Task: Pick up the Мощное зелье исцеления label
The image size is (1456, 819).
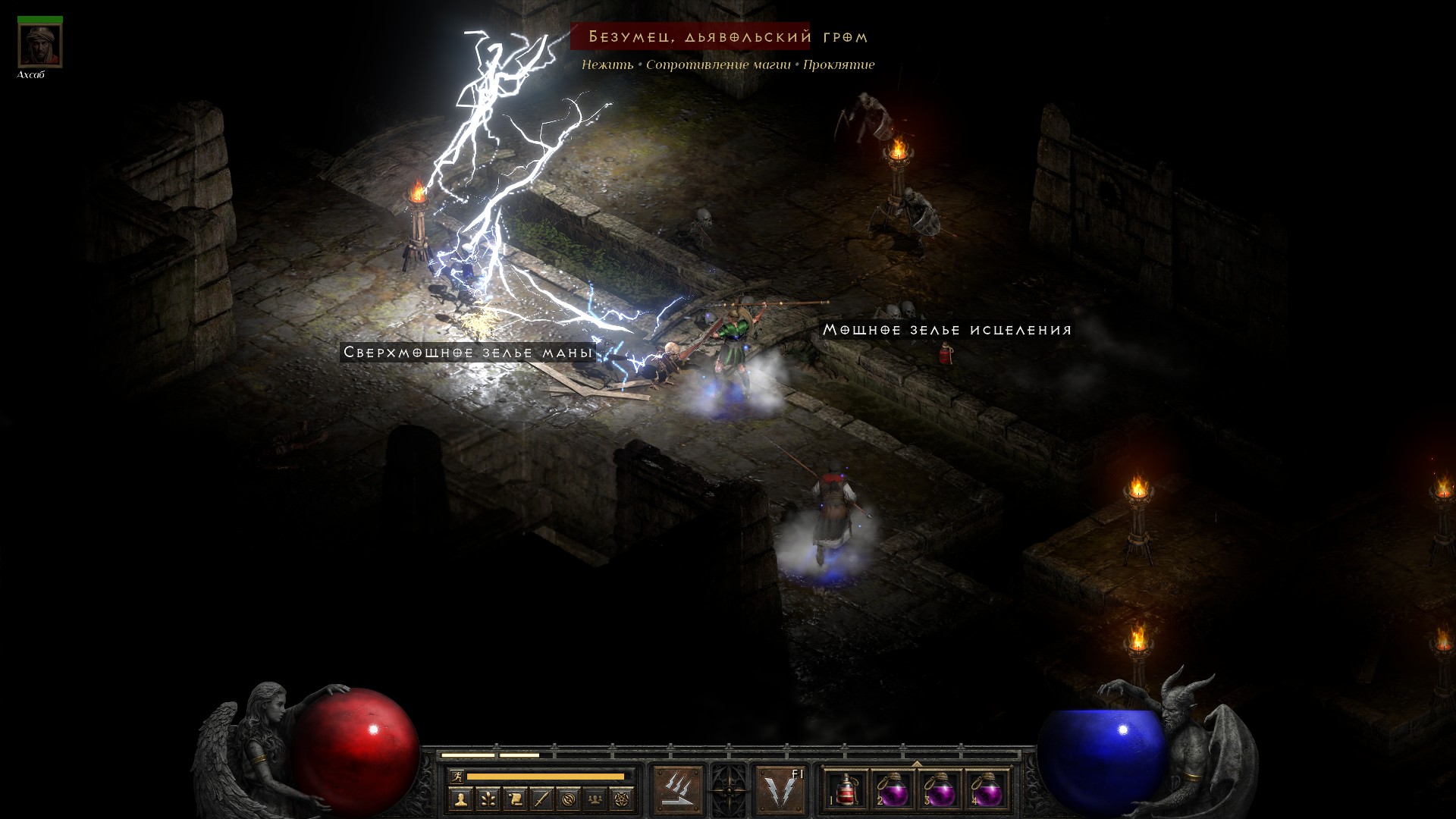Action: pyautogui.click(x=947, y=330)
